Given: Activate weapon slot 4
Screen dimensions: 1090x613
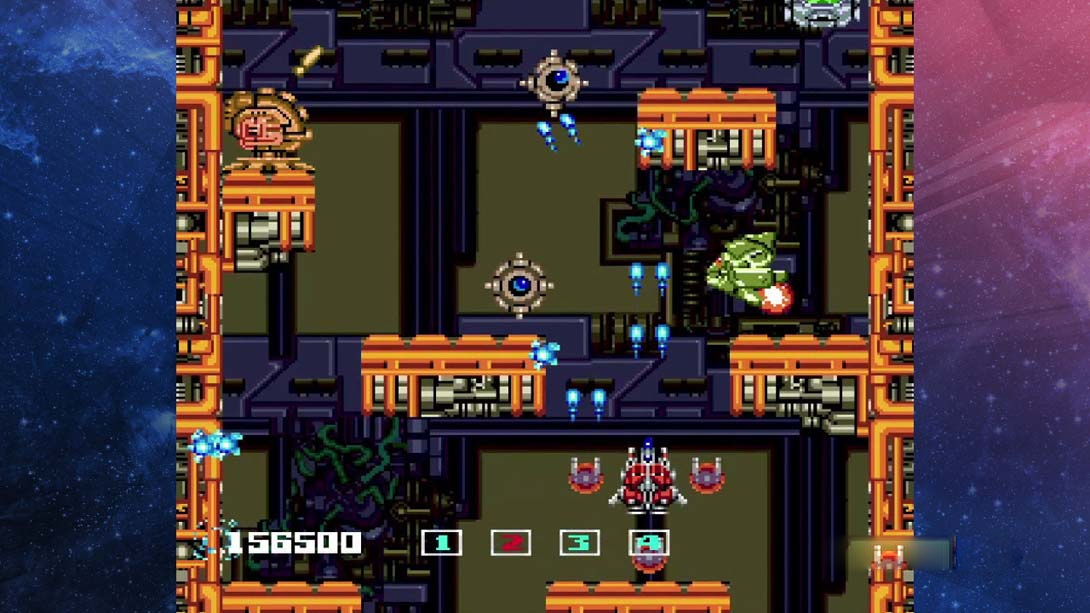Looking at the screenshot, I should [x=648, y=543].
